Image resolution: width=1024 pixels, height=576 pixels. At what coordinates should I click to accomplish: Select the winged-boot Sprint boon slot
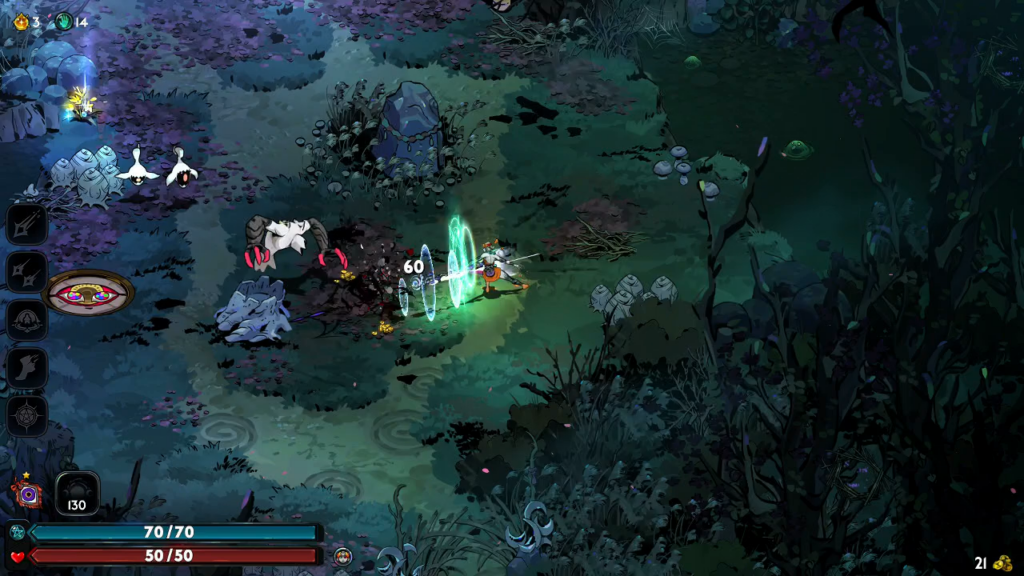[x=27, y=368]
